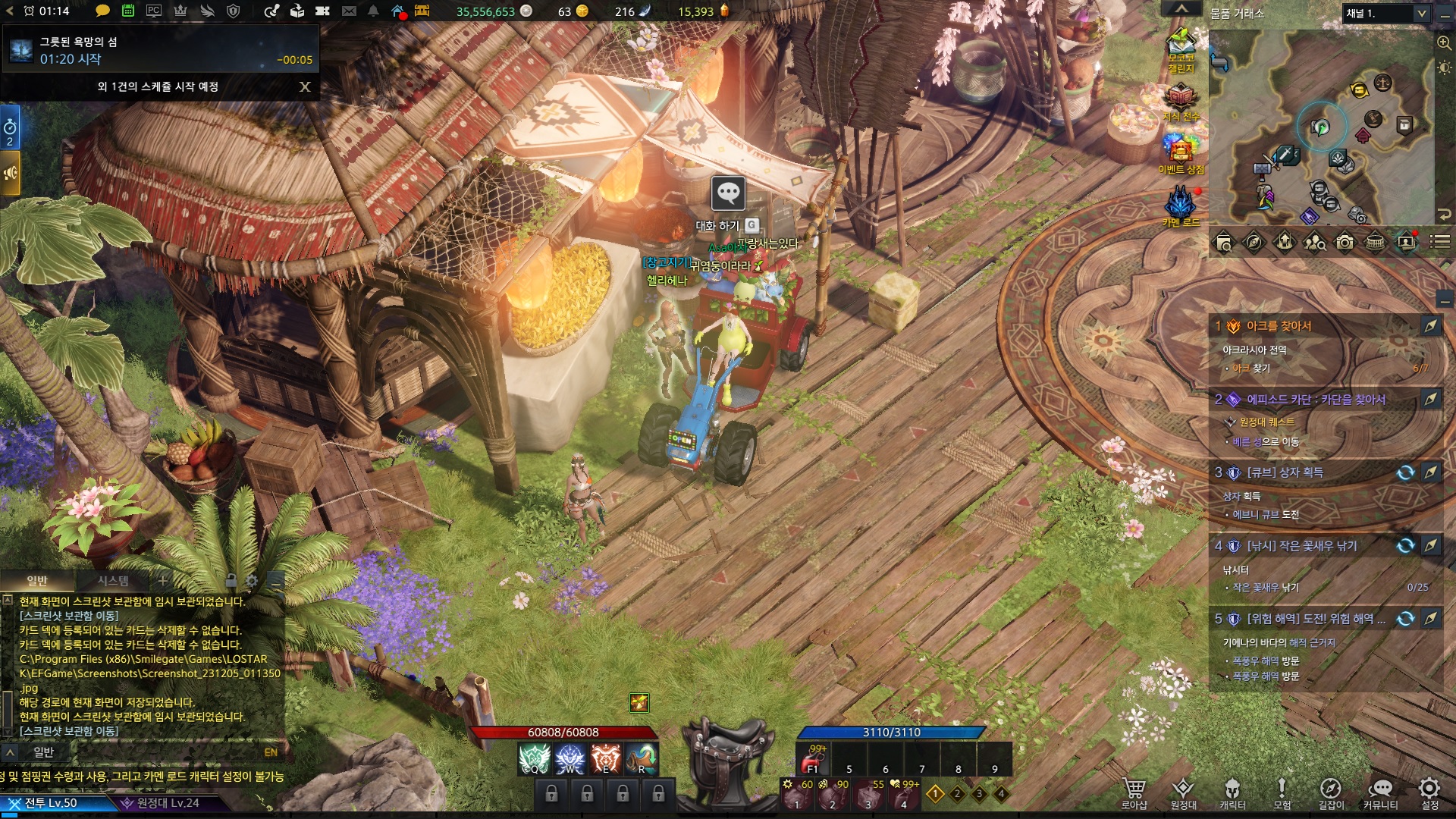Click the [스크린샷 보관함 이동] chat link
Image resolution: width=1456 pixels, height=819 pixels.
(69, 731)
